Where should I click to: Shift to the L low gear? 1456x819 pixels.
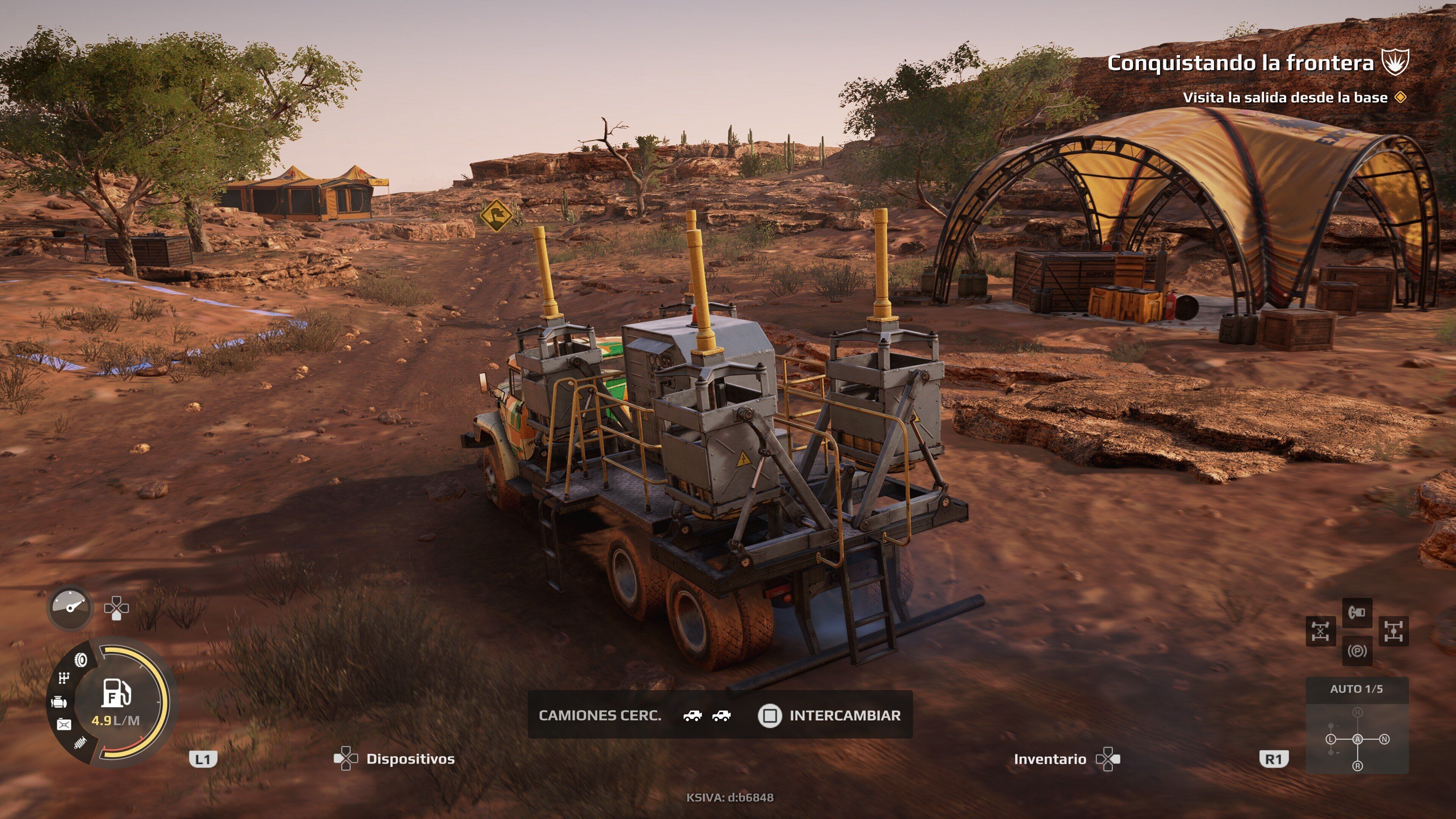click(x=1331, y=739)
